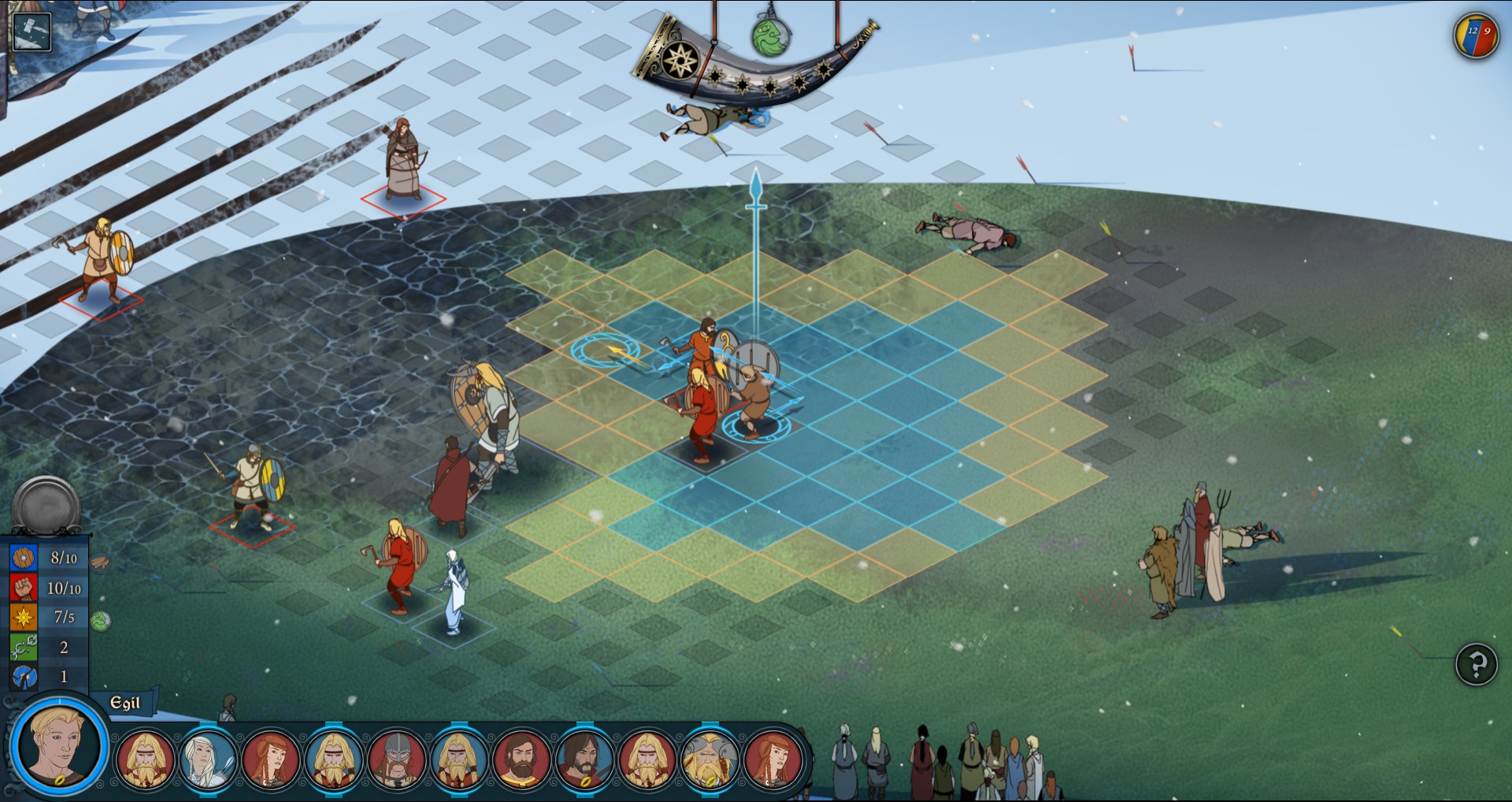Open the hammer menu icon
The width and height of the screenshot is (1512, 802).
[32, 32]
